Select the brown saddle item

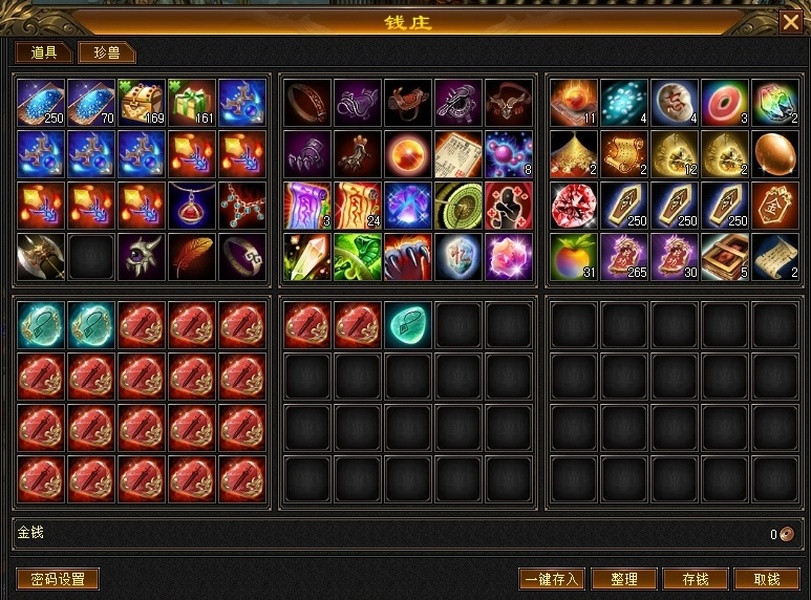[x=409, y=104]
